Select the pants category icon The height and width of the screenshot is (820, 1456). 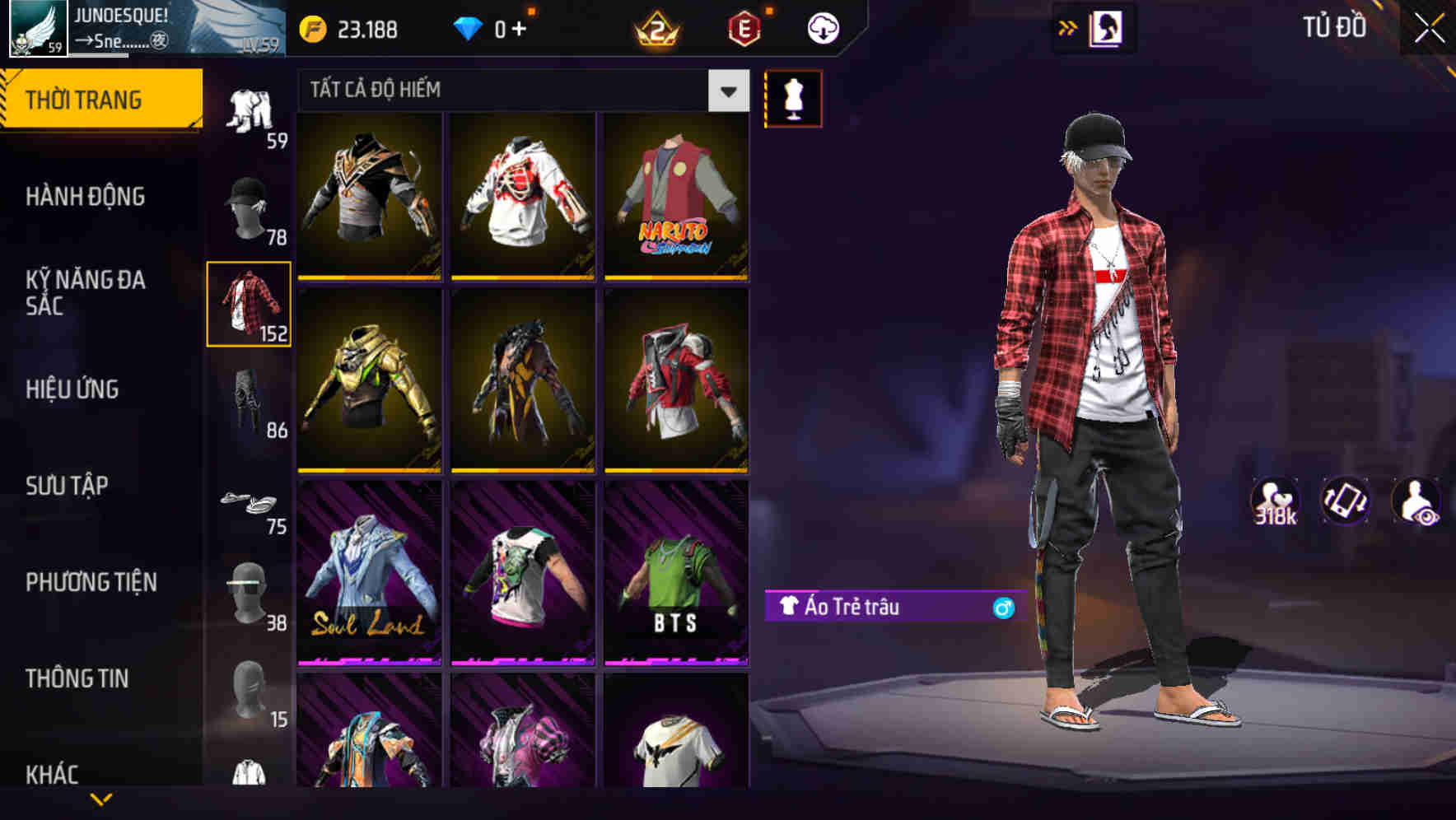point(247,399)
